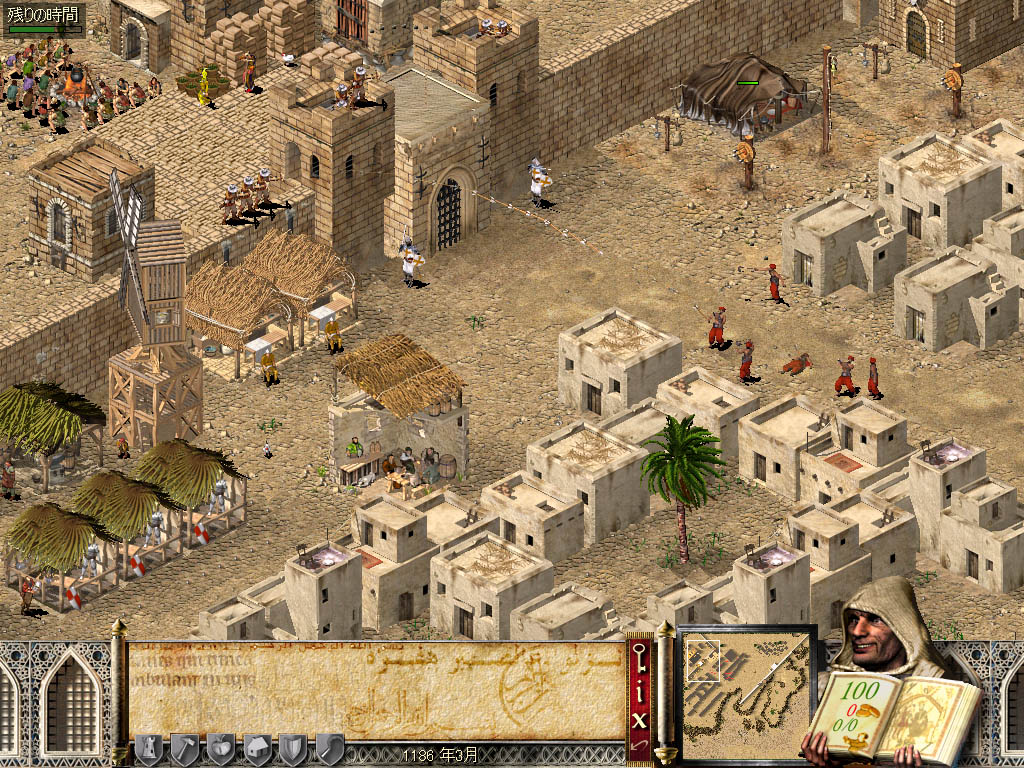Switch to the weapons shield tab

tap(293, 747)
